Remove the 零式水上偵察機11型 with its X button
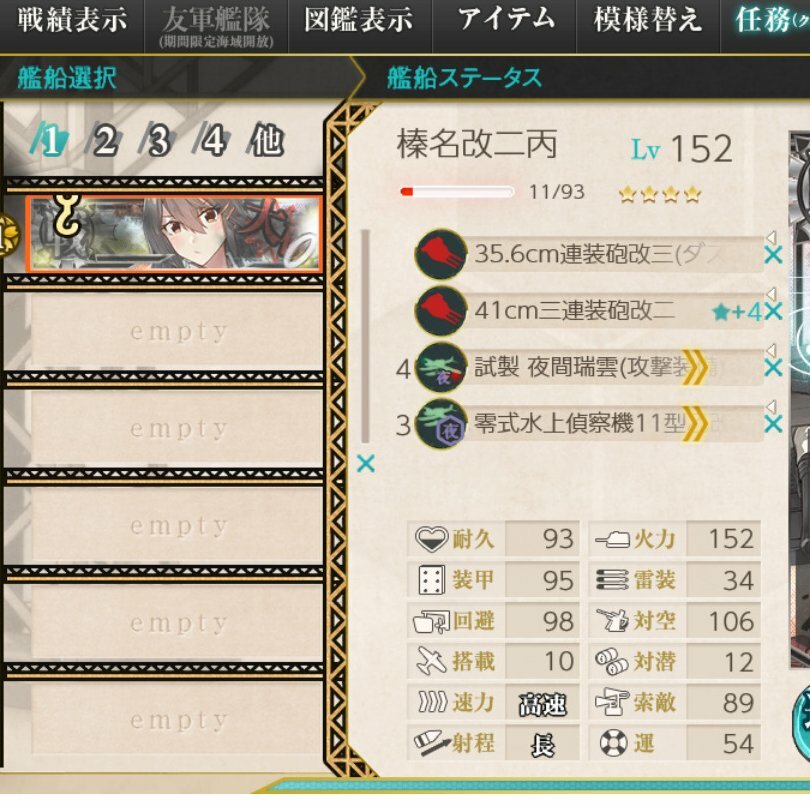The height and width of the screenshot is (810, 810). [772, 425]
